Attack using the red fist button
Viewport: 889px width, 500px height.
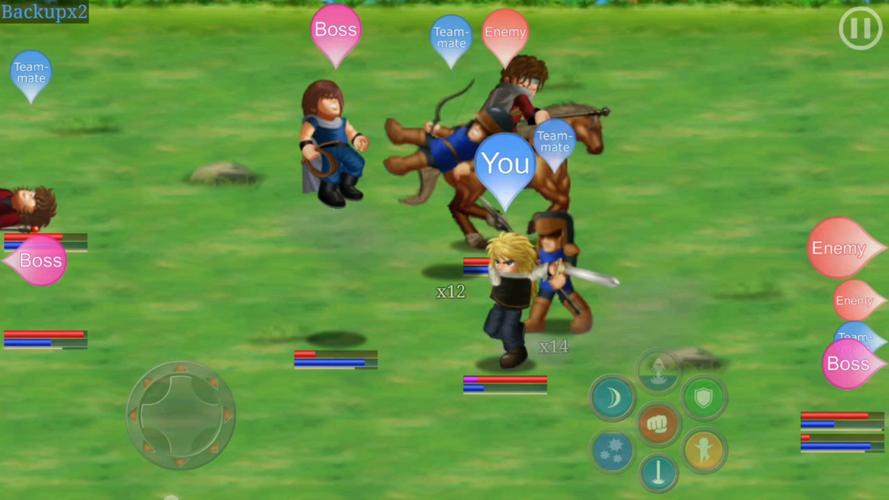(x=658, y=424)
